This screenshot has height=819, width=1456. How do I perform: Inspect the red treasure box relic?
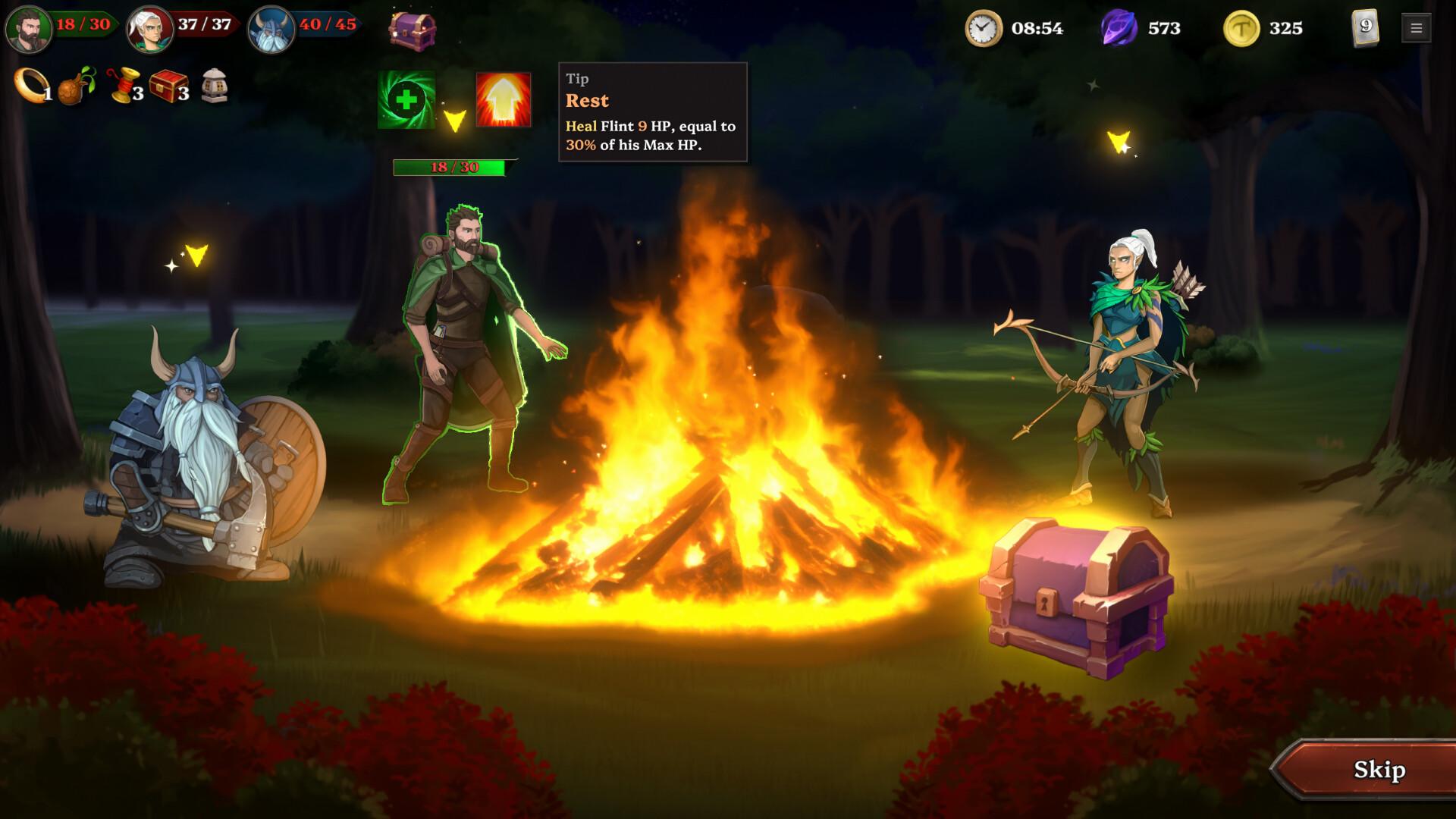pyautogui.click(x=168, y=86)
